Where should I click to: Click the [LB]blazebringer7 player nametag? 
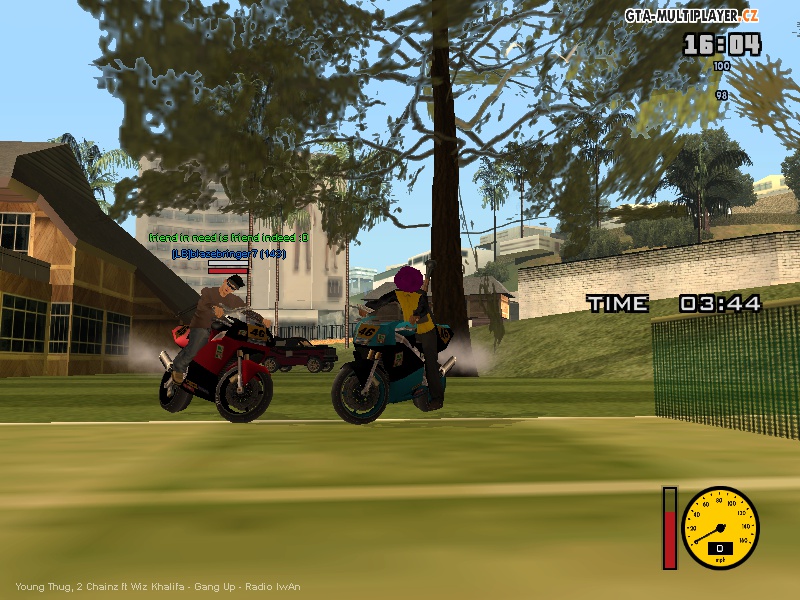(x=229, y=253)
